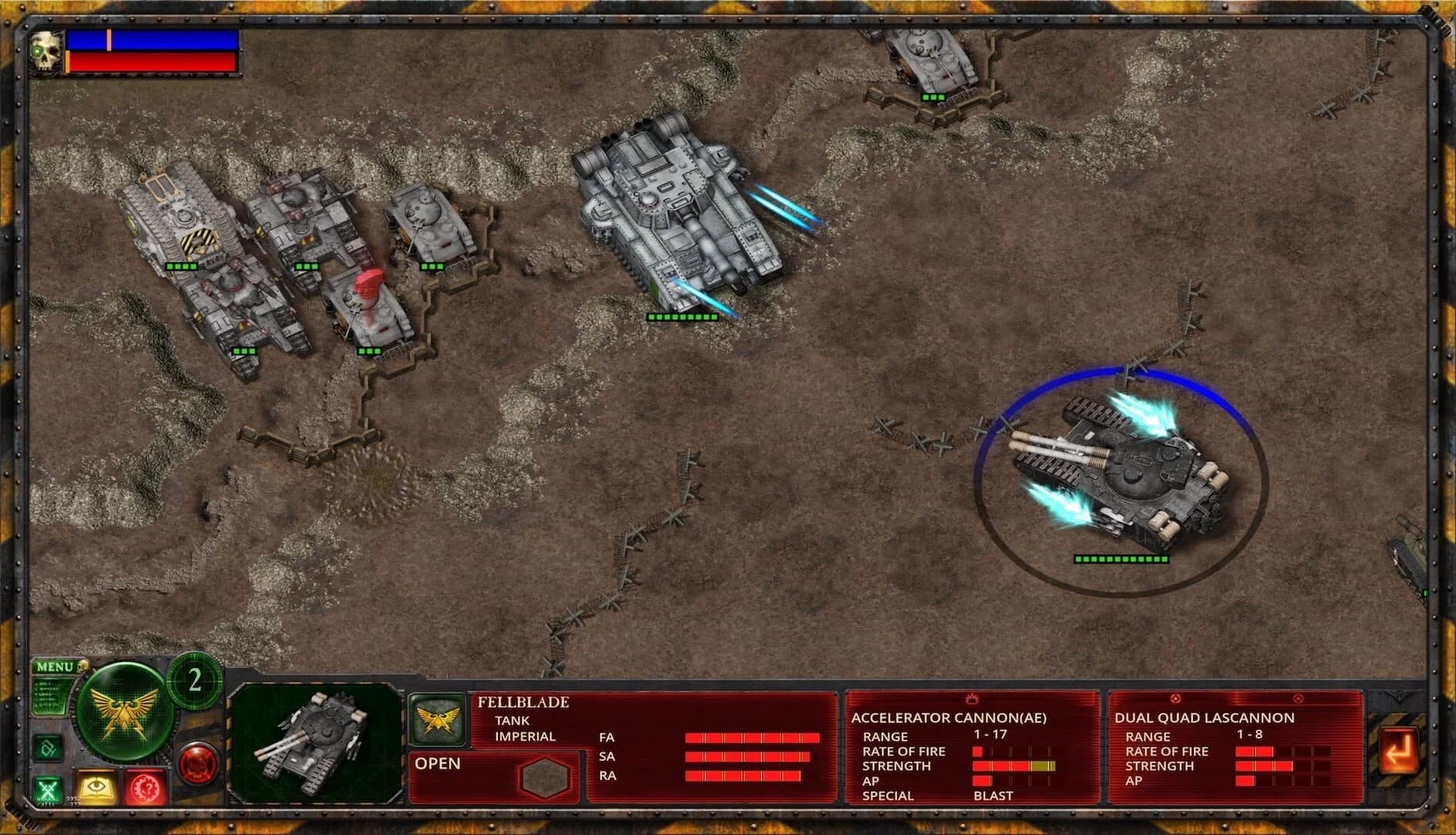Click the Fellblade name label

[523, 702]
